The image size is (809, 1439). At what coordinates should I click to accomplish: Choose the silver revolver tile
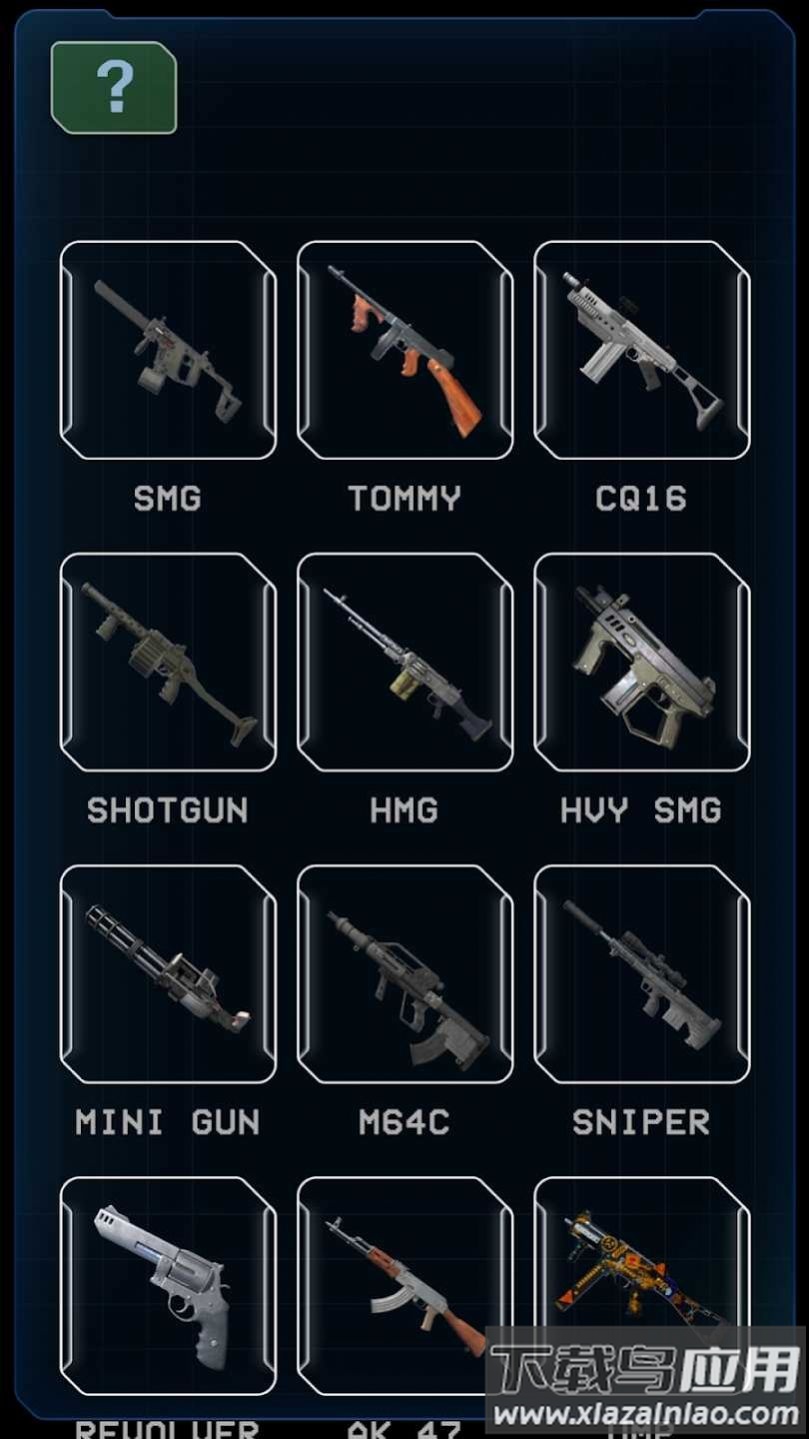pos(168,1285)
